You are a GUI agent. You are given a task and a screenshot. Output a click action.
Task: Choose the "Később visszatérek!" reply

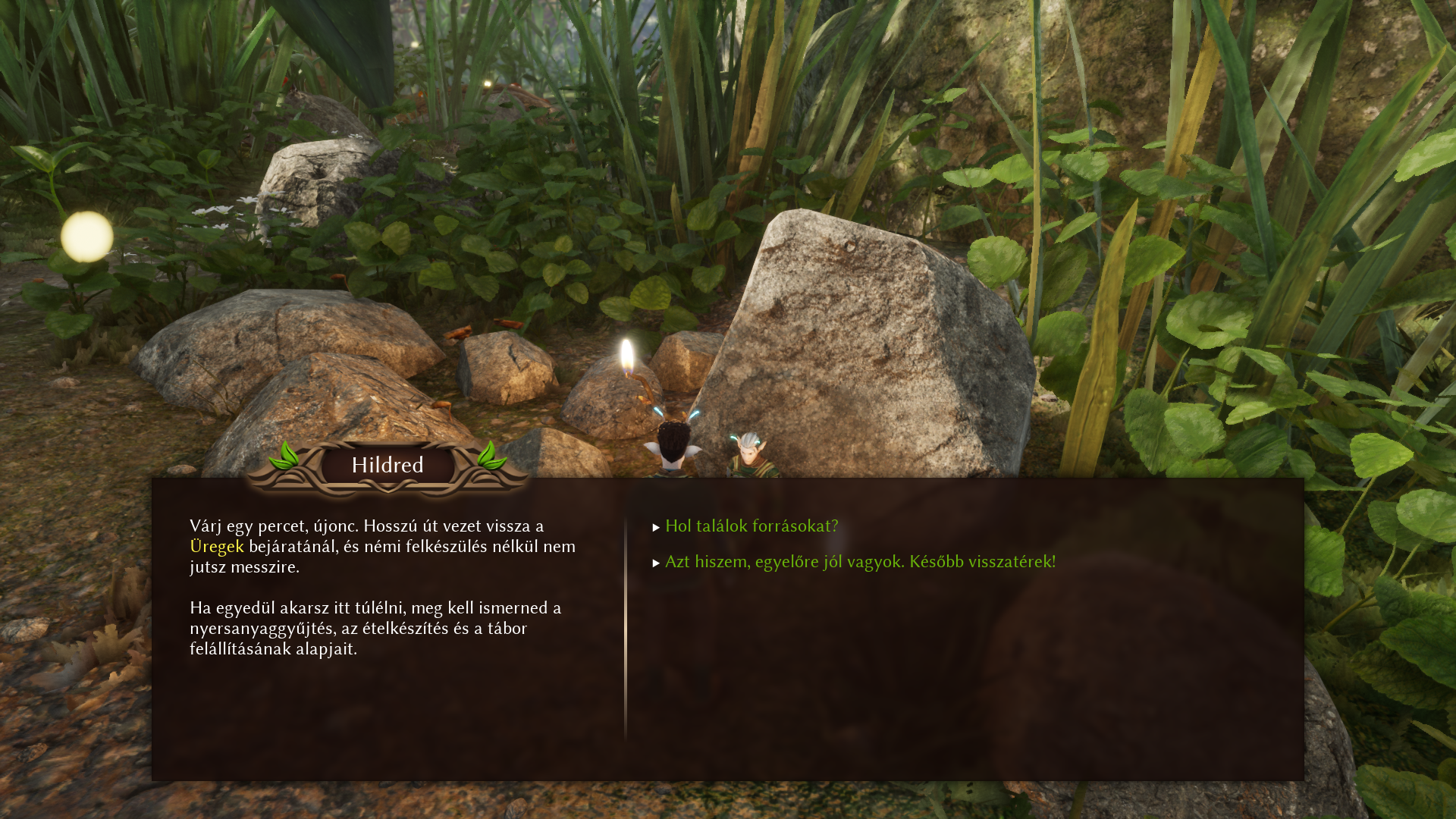(x=860, y=561)
